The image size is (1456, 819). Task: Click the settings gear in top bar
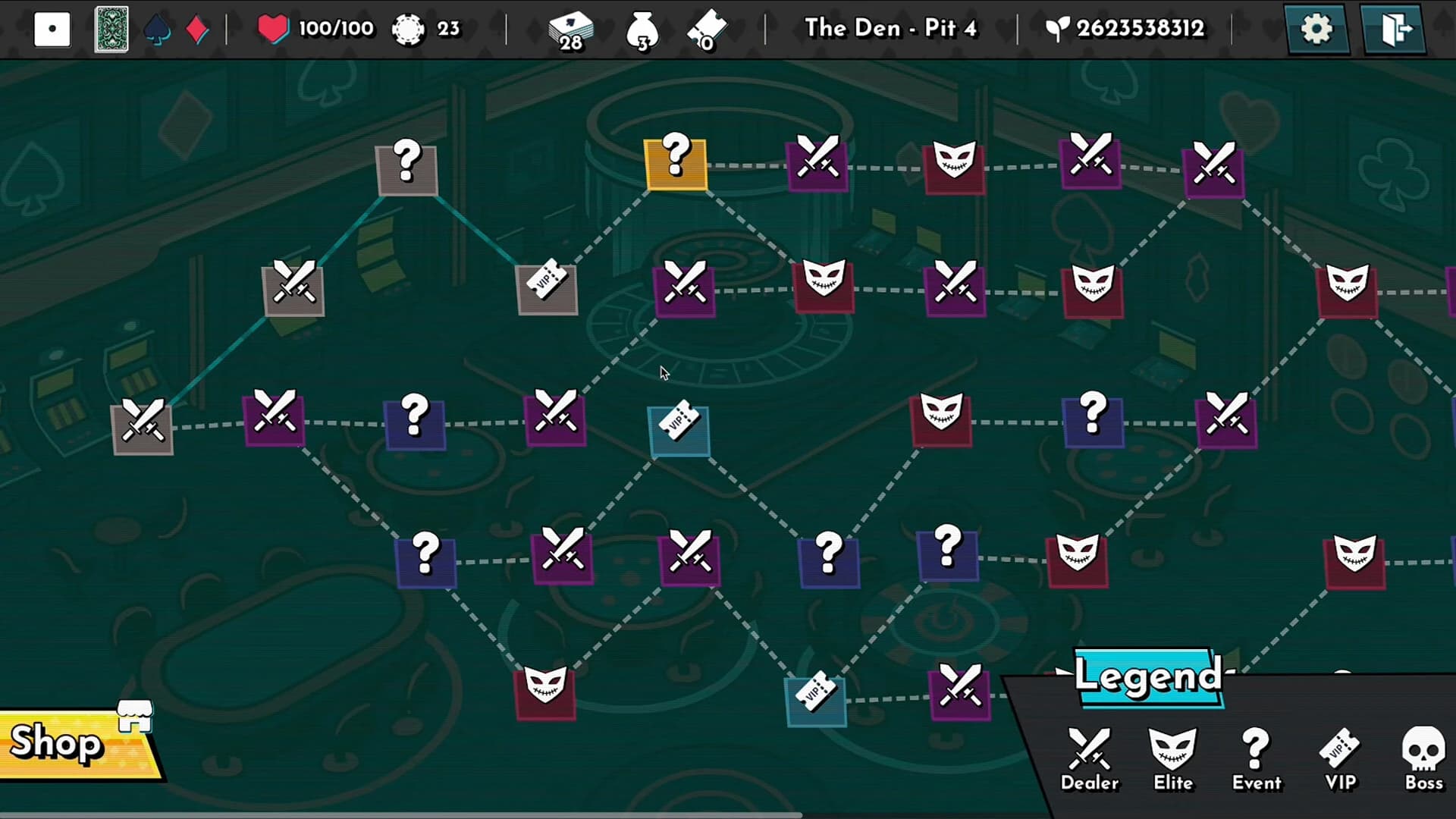(1317, 28)
